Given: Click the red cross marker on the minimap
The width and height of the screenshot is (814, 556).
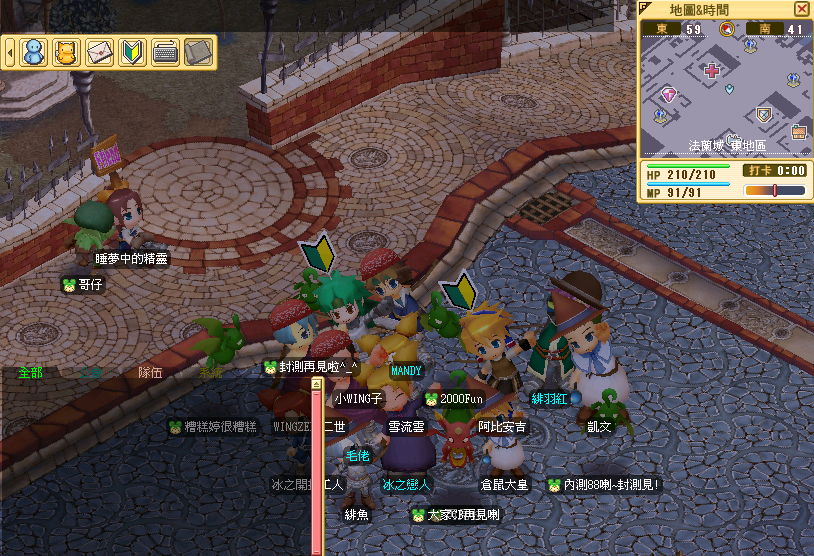Looking at the screenshot, I should pyautogui.click(x=712, y=71).
